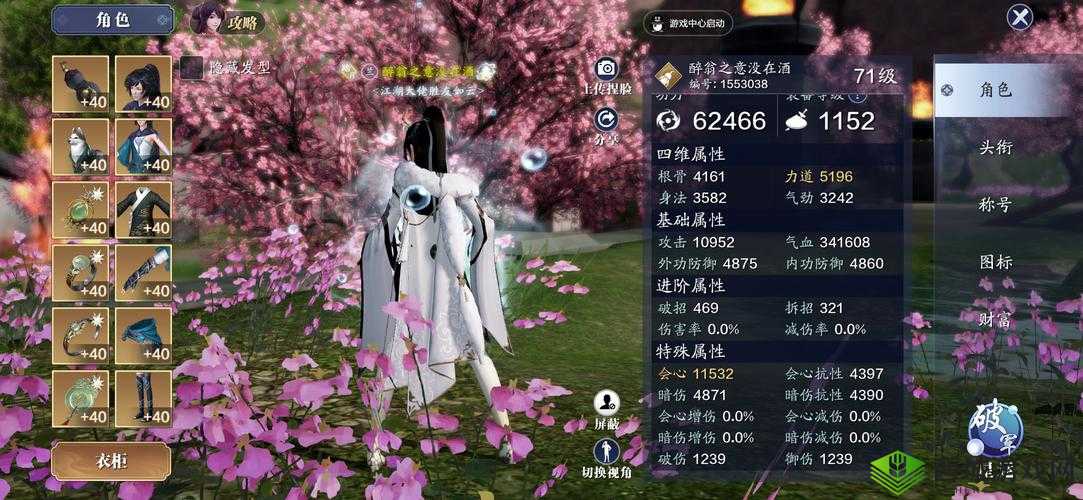Upload face preset via camera icon
The height and width of the screenshot is (500, 1083).
(x=606, y=69)
